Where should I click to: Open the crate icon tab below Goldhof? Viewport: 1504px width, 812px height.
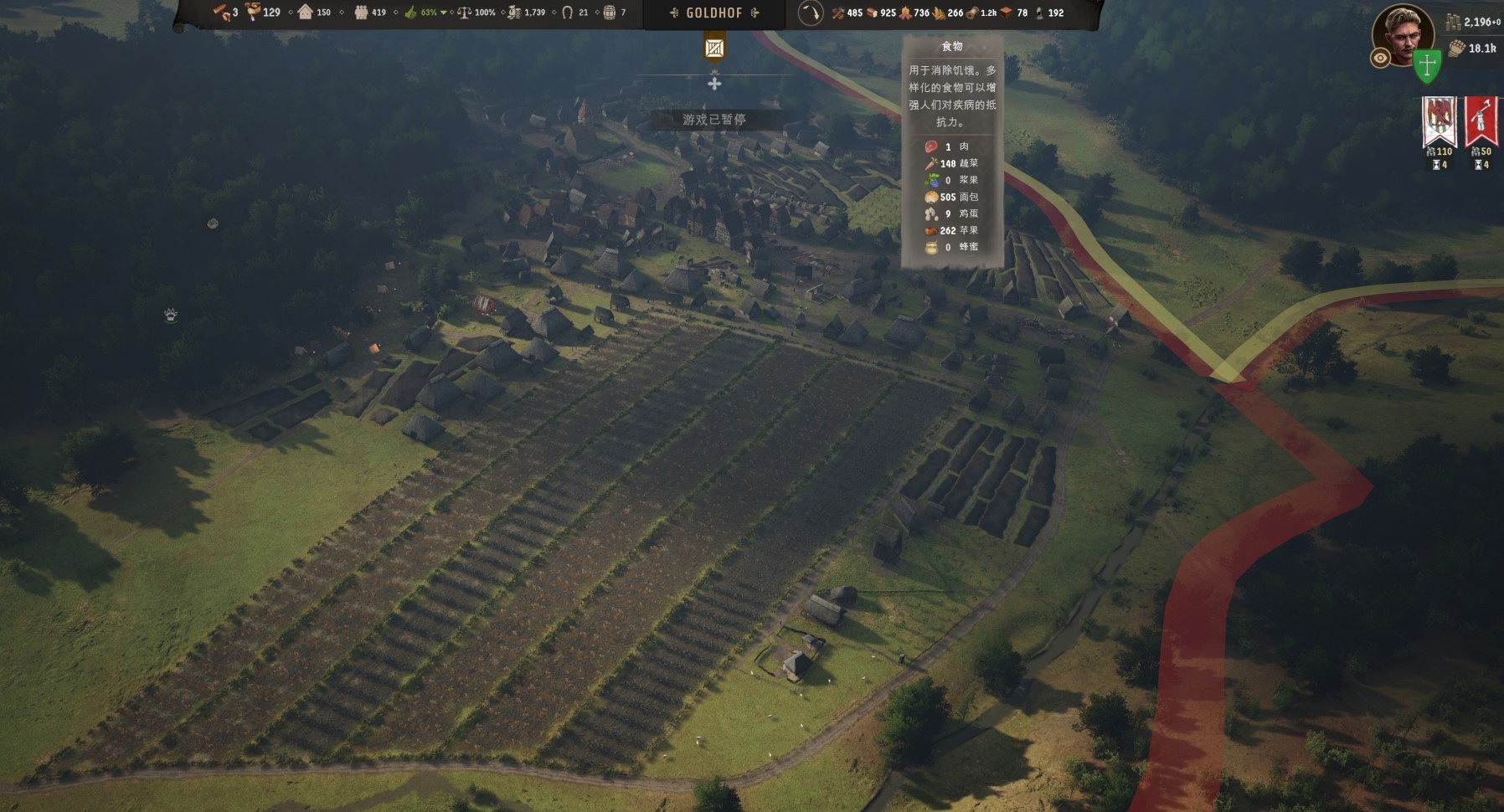(714, 49)
